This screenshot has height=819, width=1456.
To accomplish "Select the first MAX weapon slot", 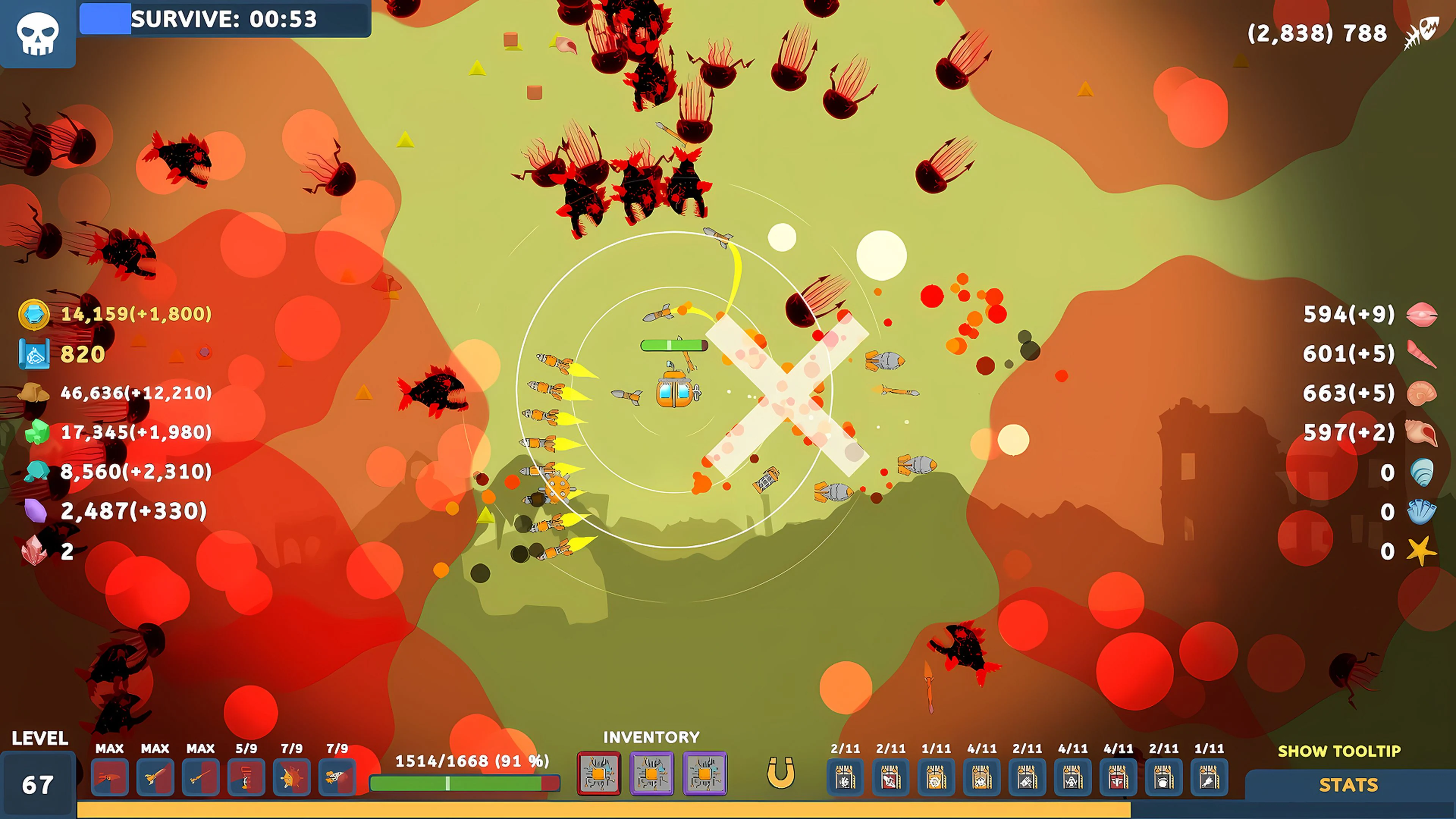I will point(110,777).
